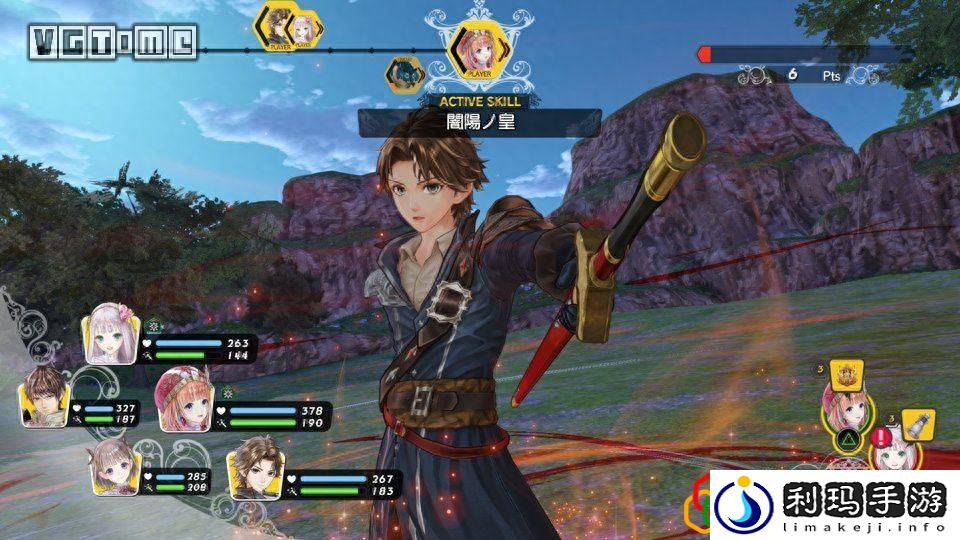This screenshot has height=540, width=960.
Task: Use the silver bell-shaped item icon
Action: 917,424
